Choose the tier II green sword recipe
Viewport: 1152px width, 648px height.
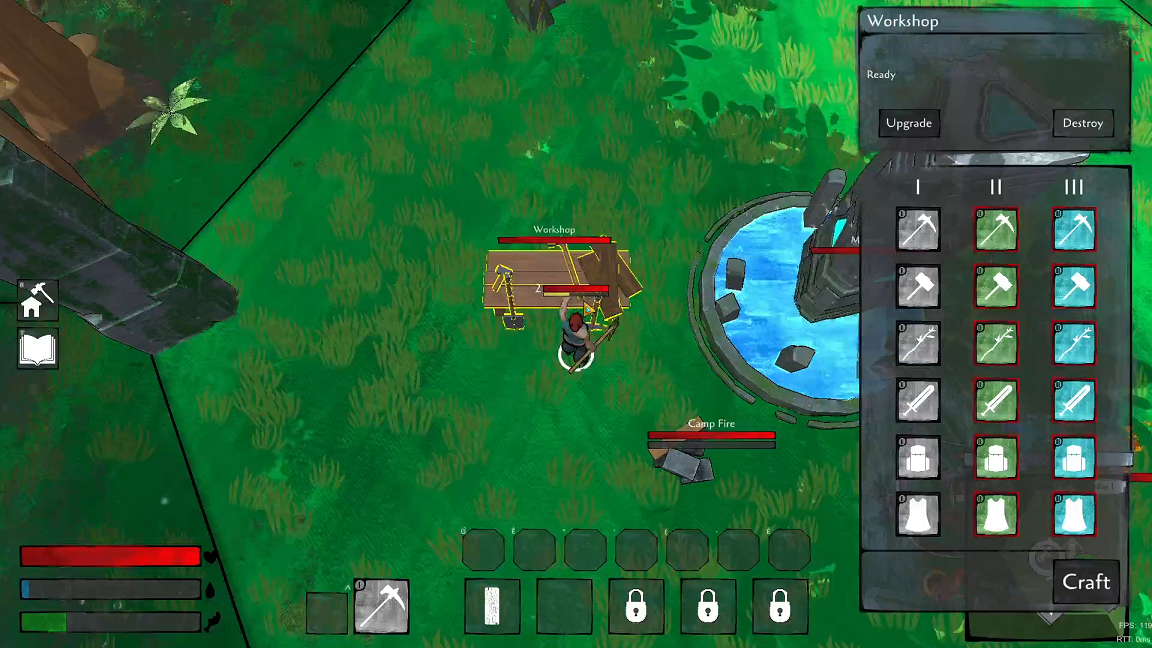click(996, 400)
